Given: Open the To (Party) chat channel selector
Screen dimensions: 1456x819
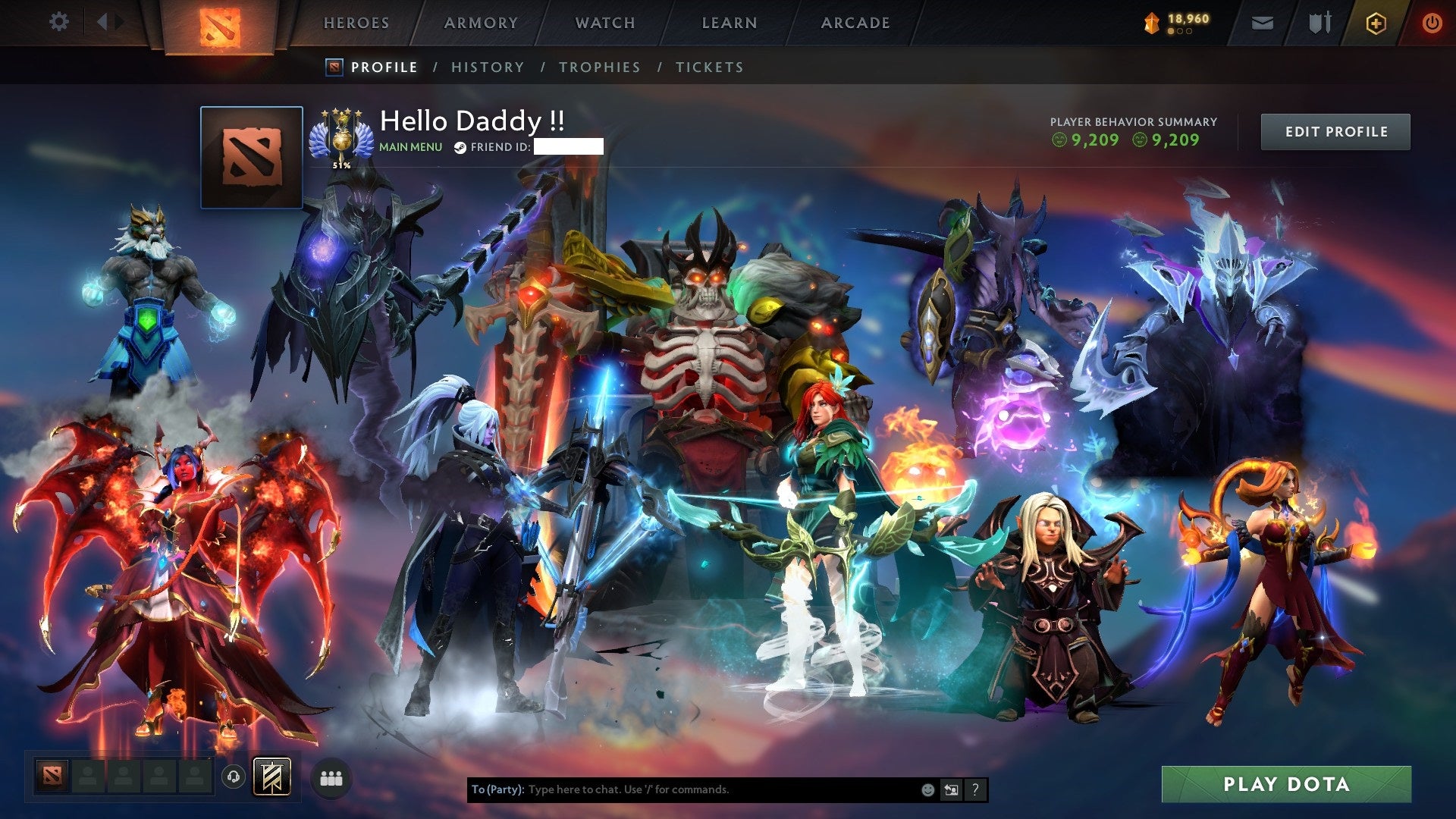Looking at the screenshot, I should click(496, 789).
